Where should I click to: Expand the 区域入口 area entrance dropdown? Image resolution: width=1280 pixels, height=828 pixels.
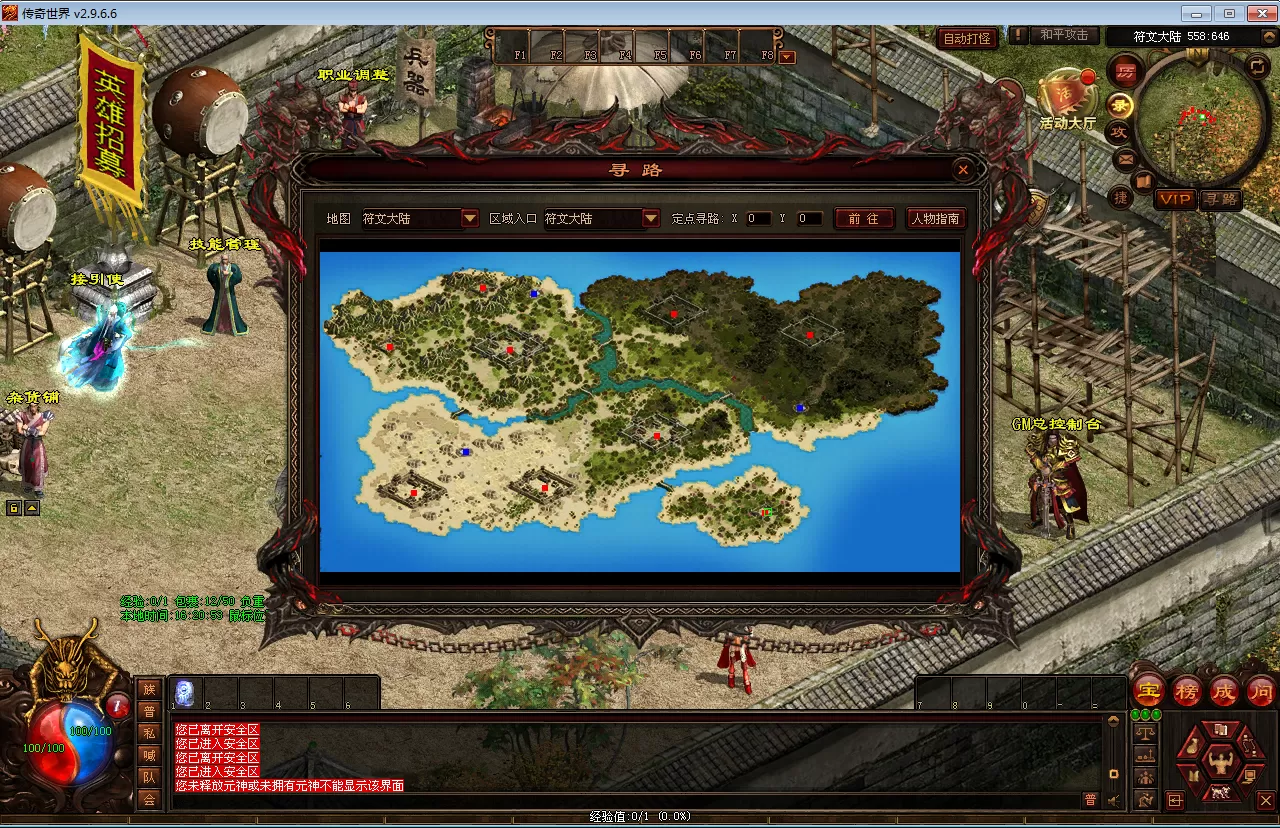(651, 218)
